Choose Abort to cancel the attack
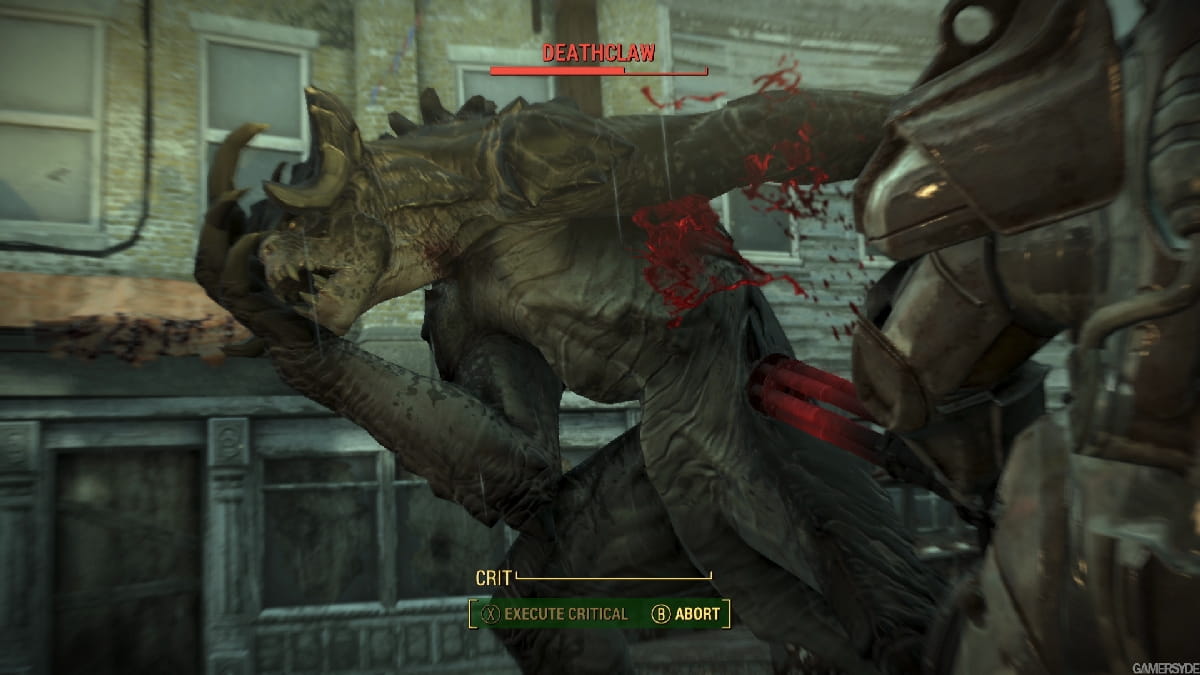This screenshot has width=1200, height=675. (686, 614)
